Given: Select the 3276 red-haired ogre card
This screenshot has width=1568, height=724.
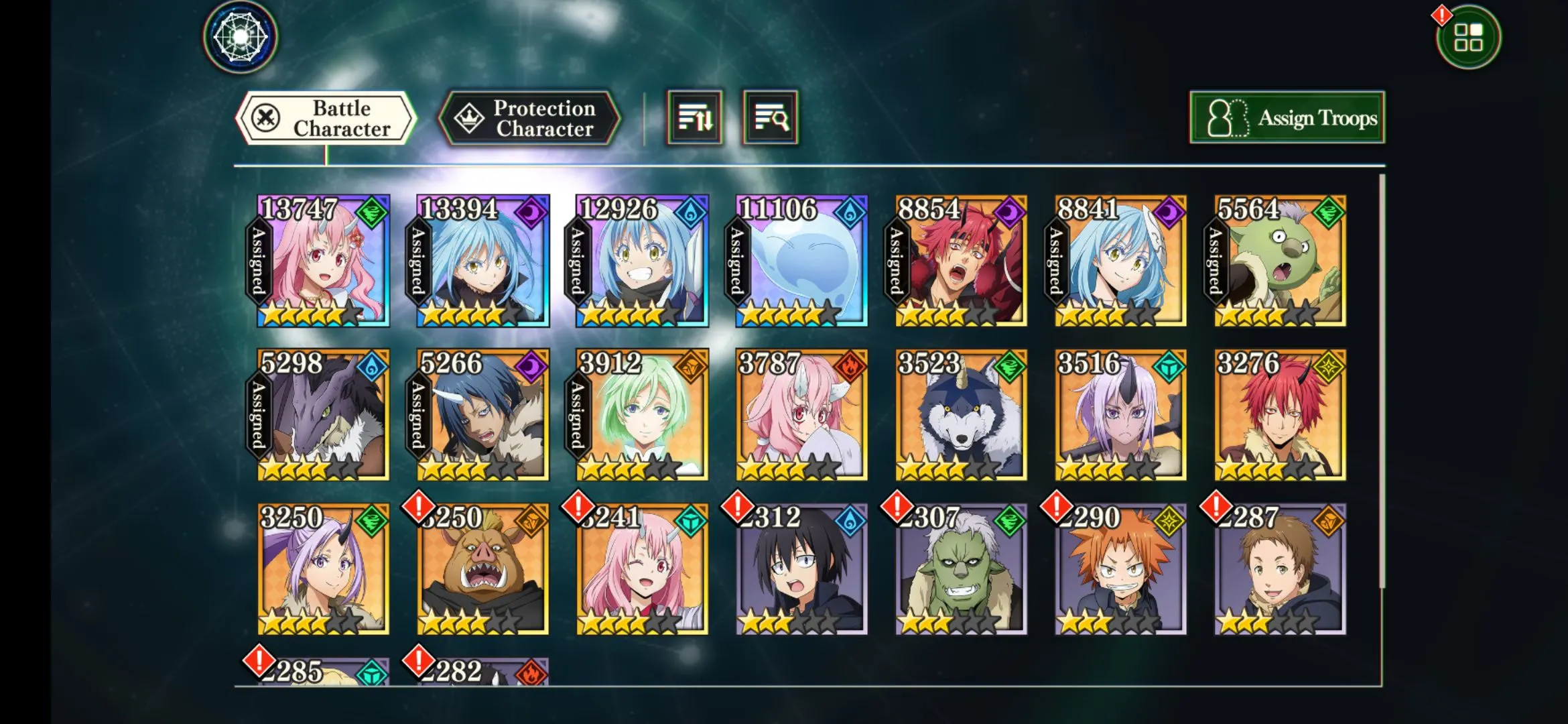Looking at the screenshot, I should [1281, 415].
